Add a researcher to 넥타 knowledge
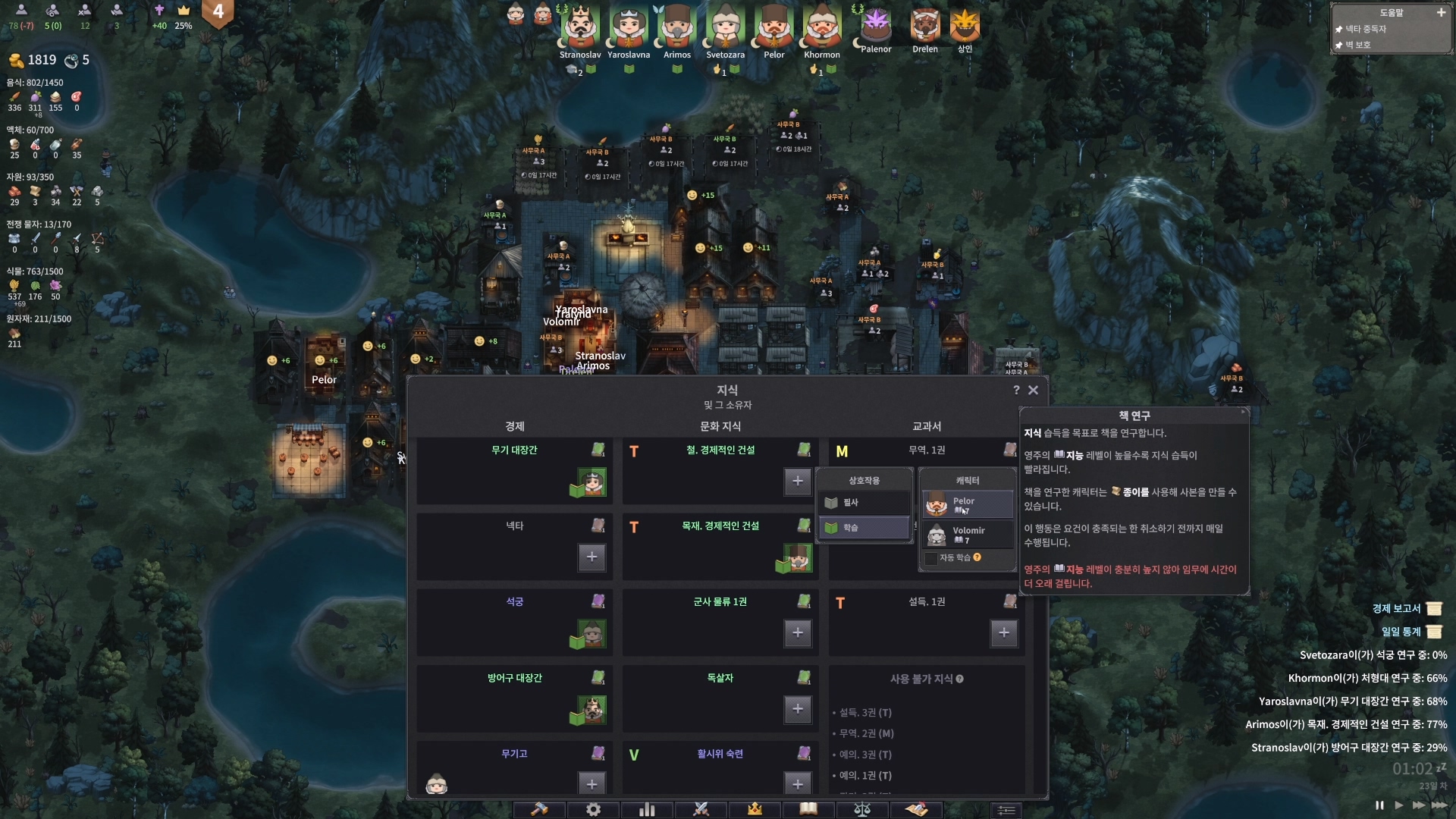The image size is (1456, 819). coord(591,557)
